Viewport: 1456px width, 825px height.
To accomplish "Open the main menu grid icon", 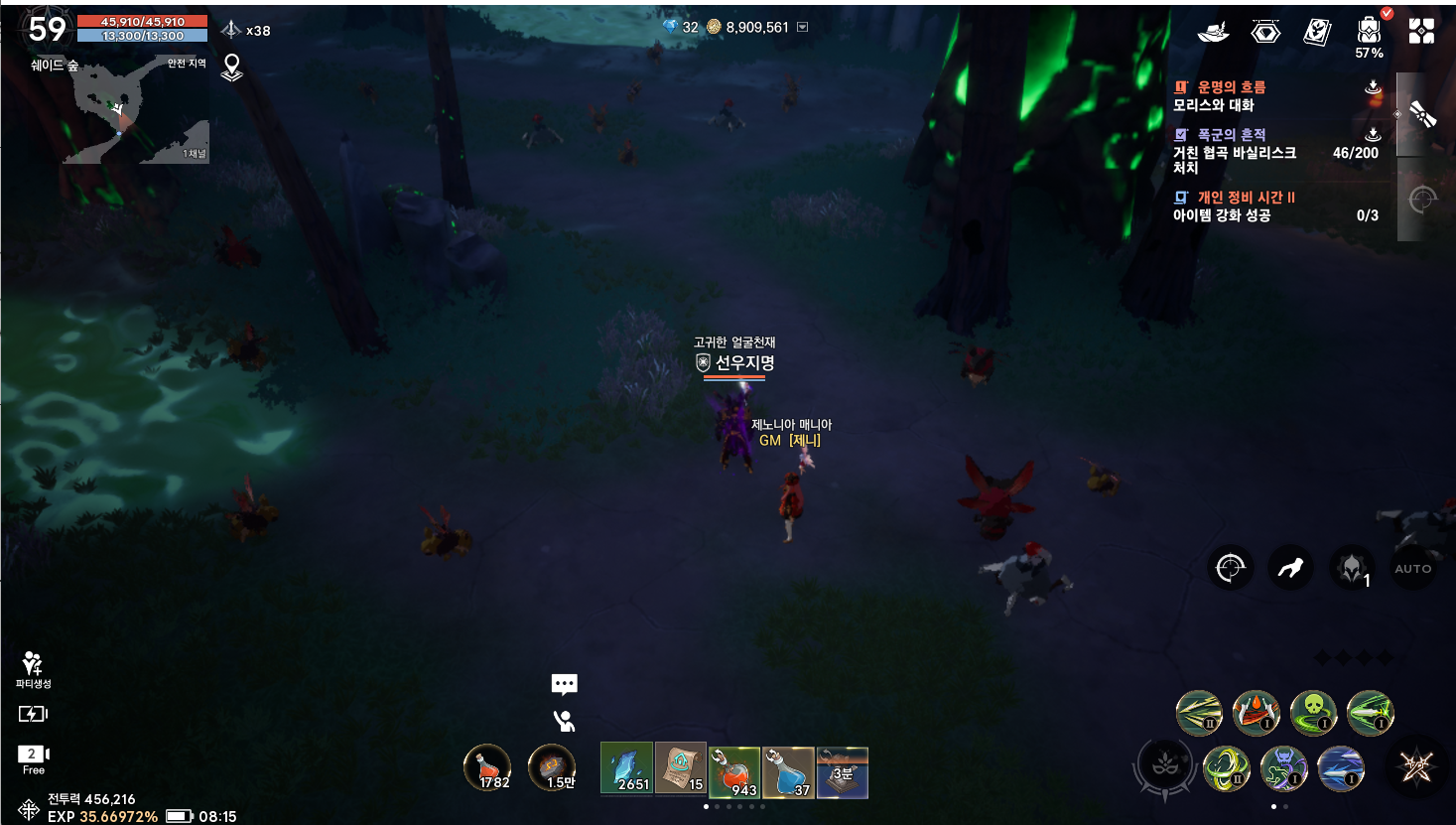I will pos(1421,31).
